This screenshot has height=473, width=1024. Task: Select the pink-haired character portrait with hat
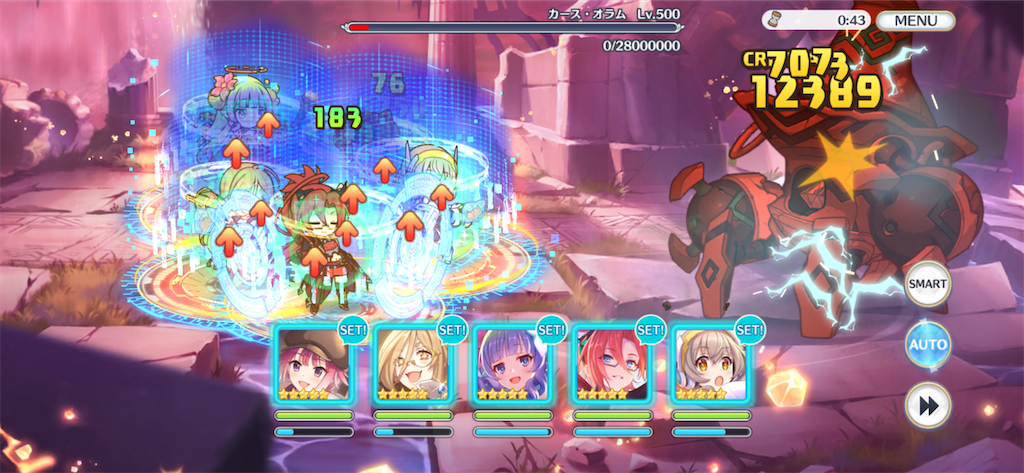313,363
